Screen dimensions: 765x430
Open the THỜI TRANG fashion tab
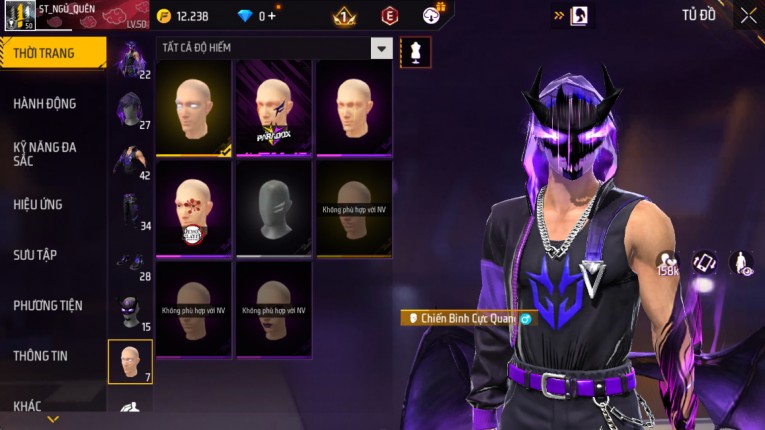pos(52,53)
